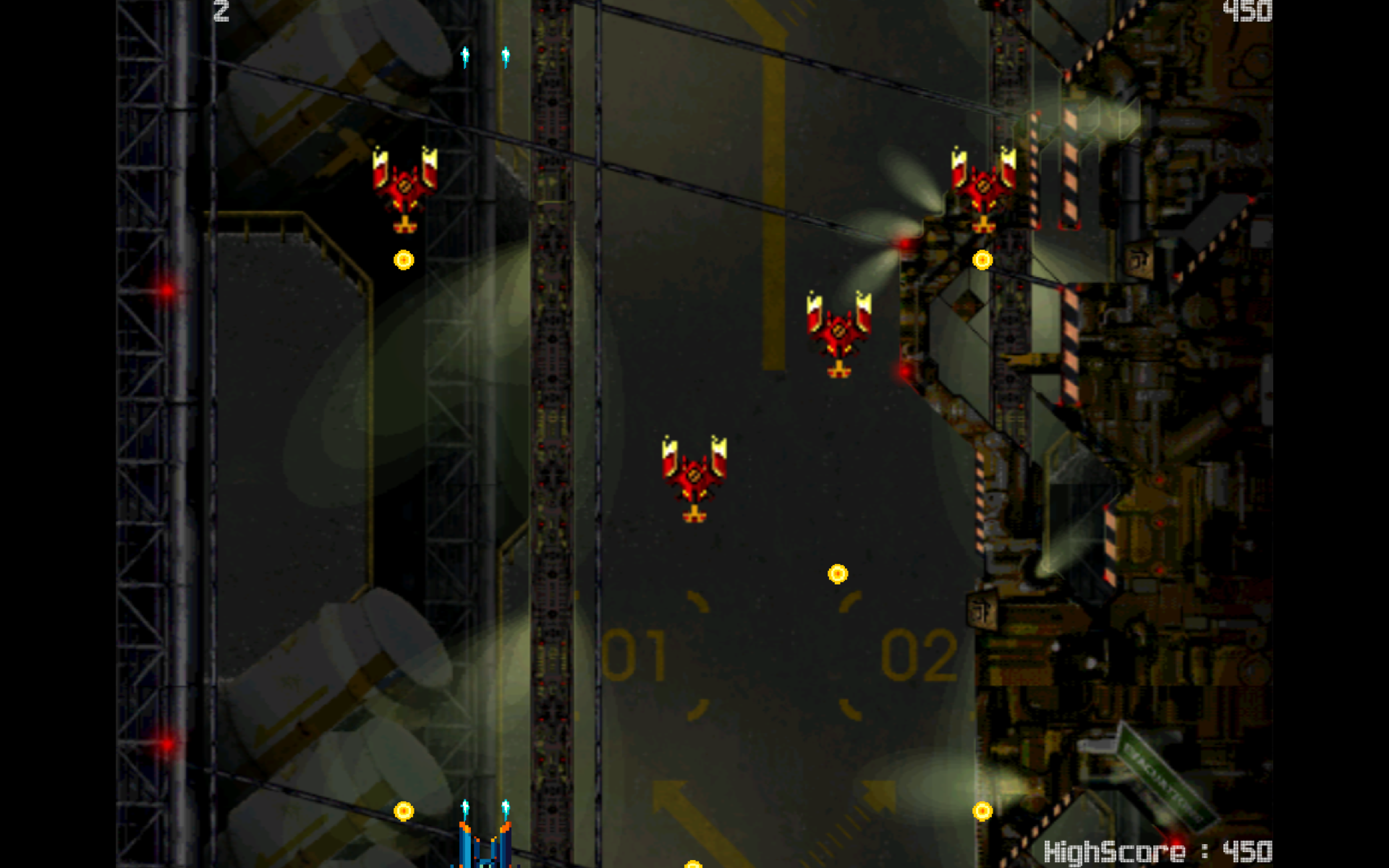Click the upper striped hazard barrier pole

point(1072,166)
